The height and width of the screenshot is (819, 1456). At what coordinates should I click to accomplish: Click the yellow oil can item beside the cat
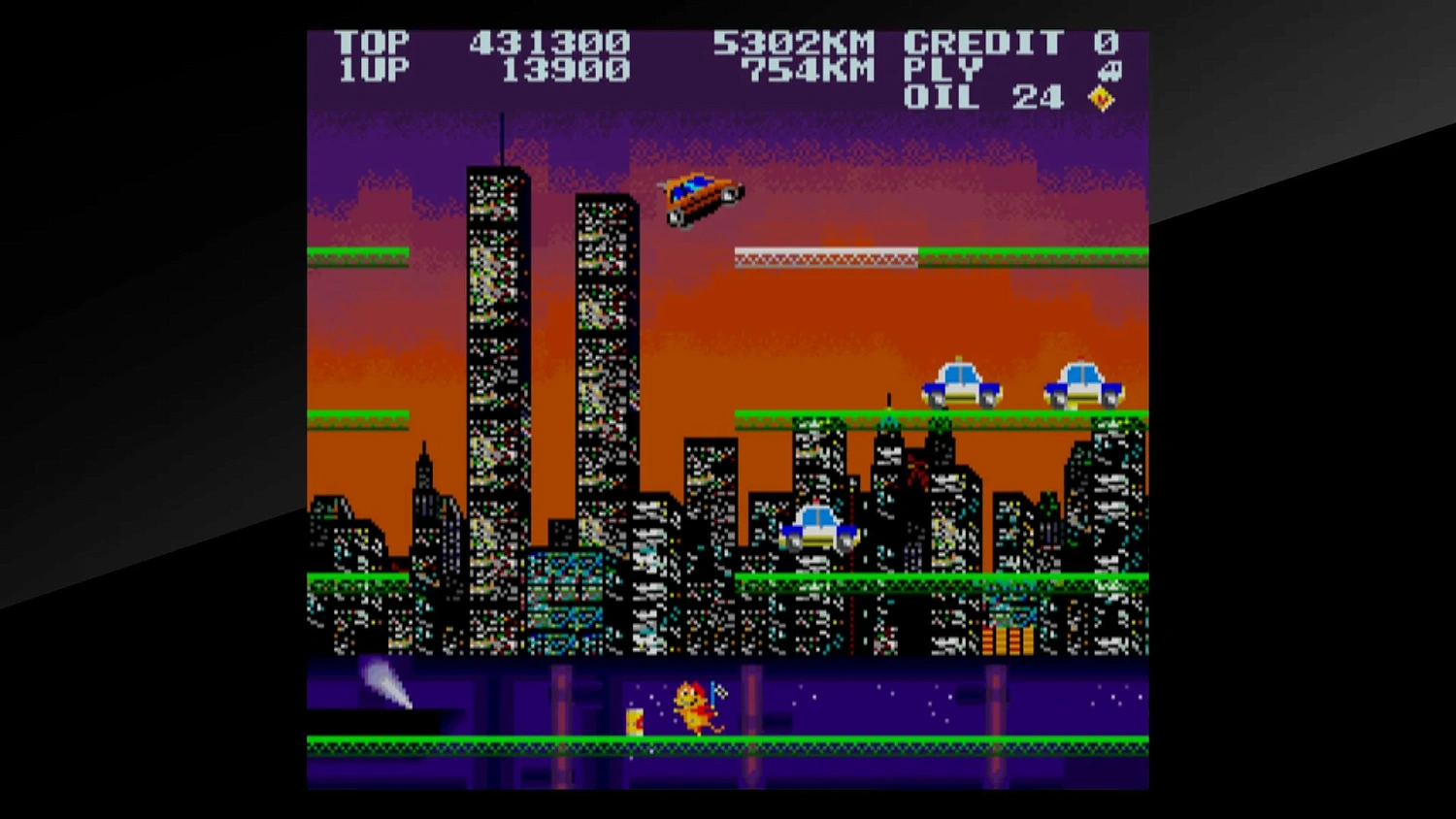coord(636,720)
